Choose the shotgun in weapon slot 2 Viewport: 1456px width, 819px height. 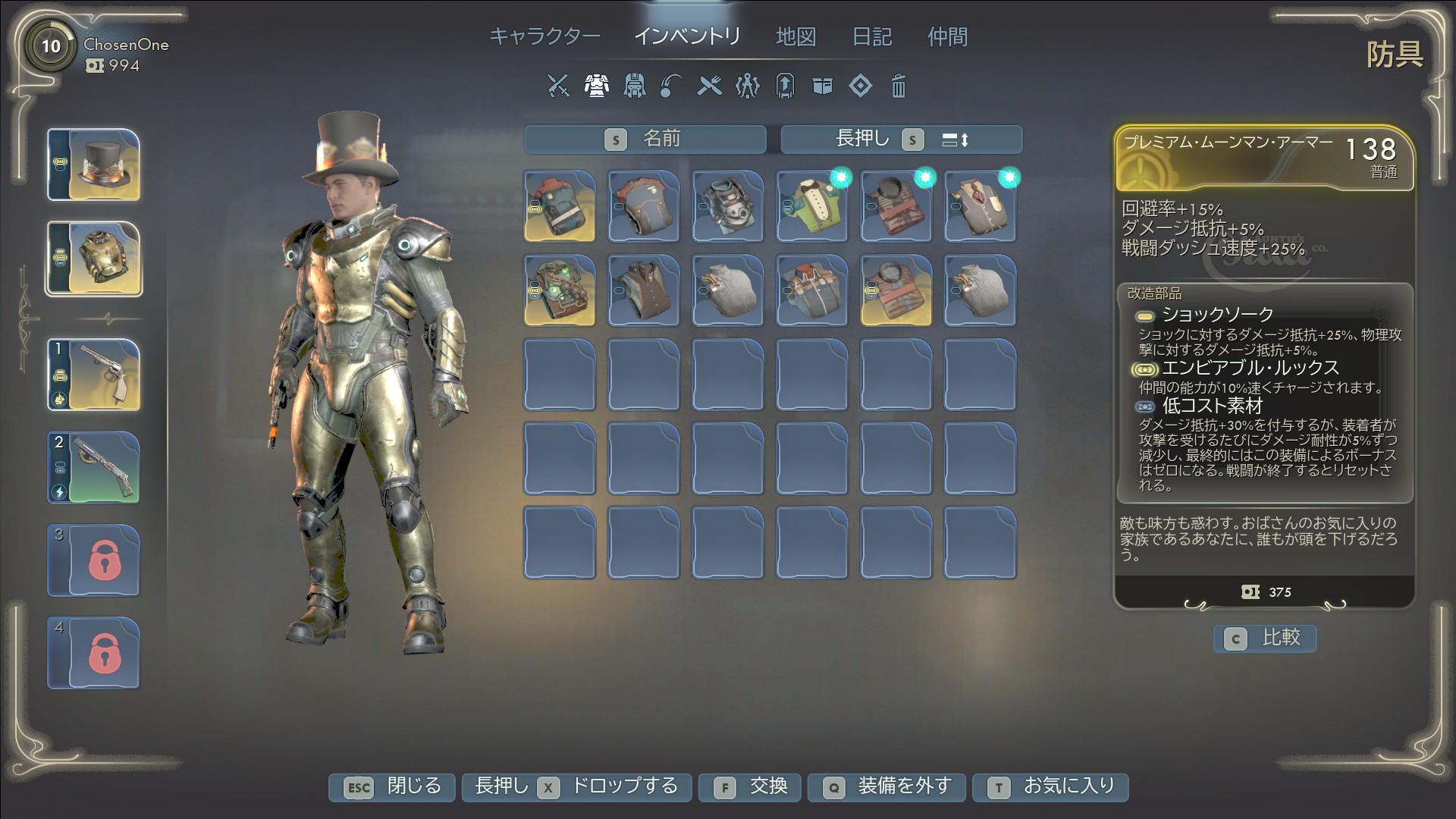(94, 467)
